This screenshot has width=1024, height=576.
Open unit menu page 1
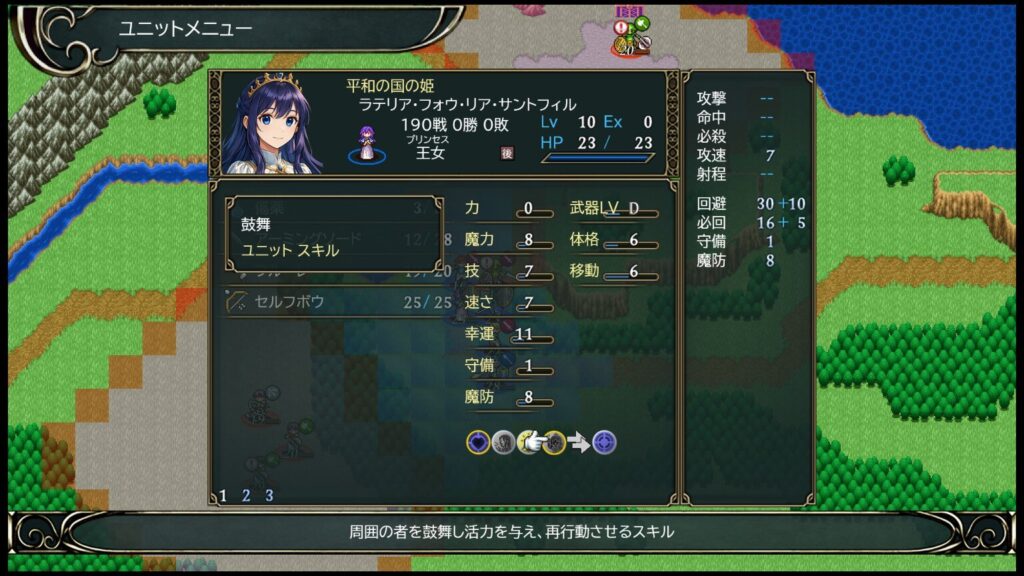[x=223, y=495]
